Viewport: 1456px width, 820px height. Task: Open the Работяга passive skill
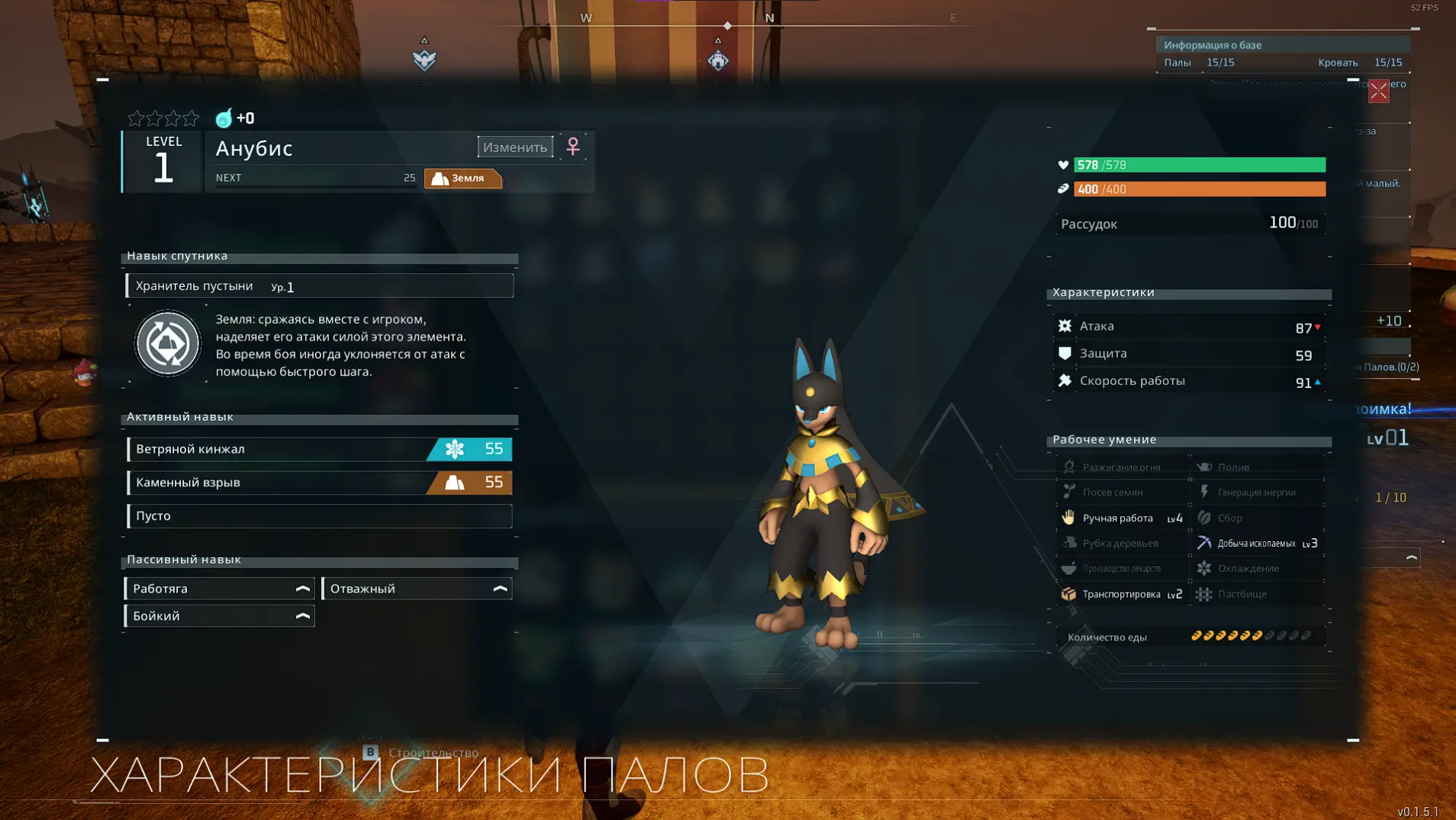click(x=219, y=589)
